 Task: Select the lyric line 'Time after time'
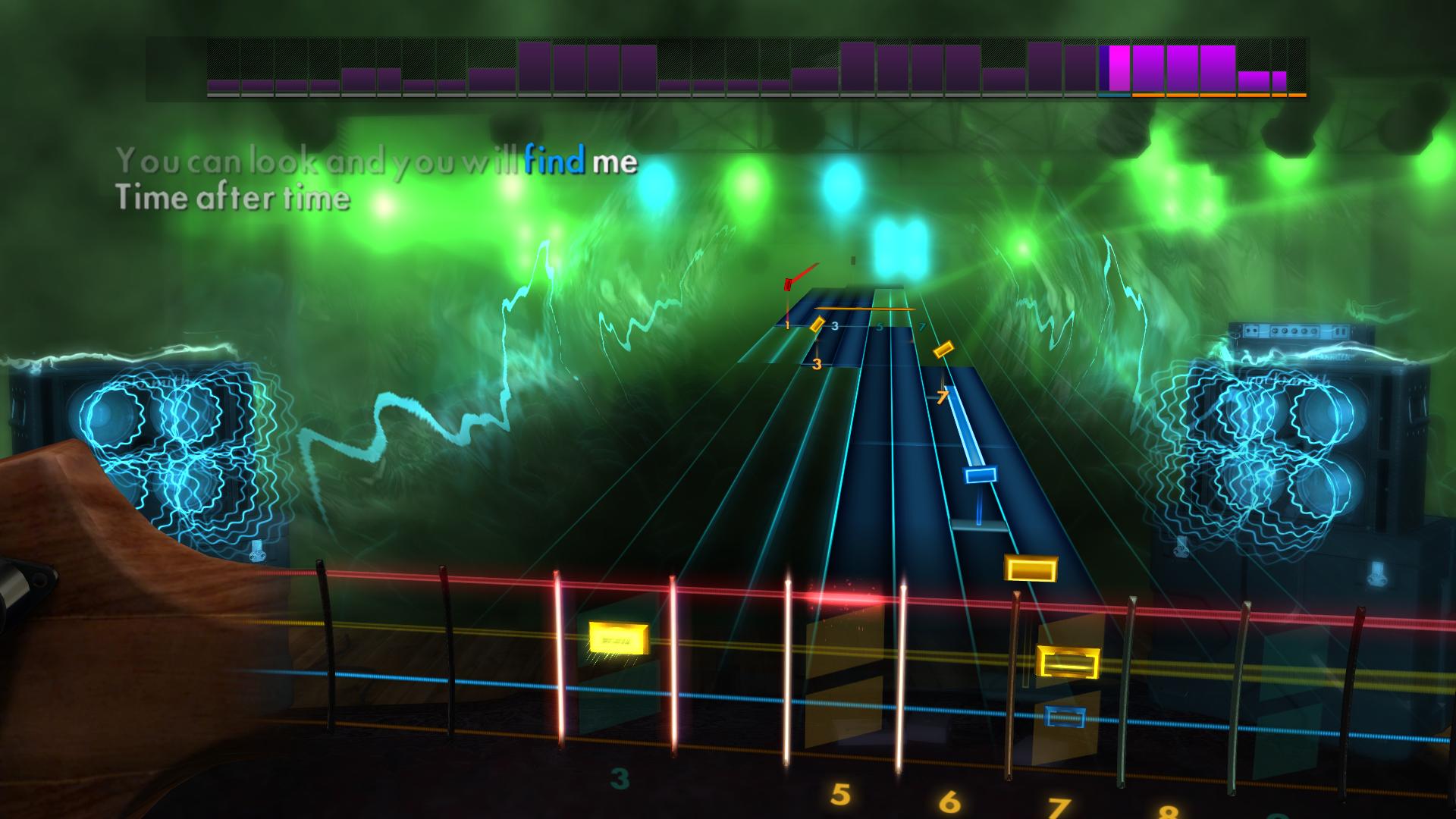point(231,199)
